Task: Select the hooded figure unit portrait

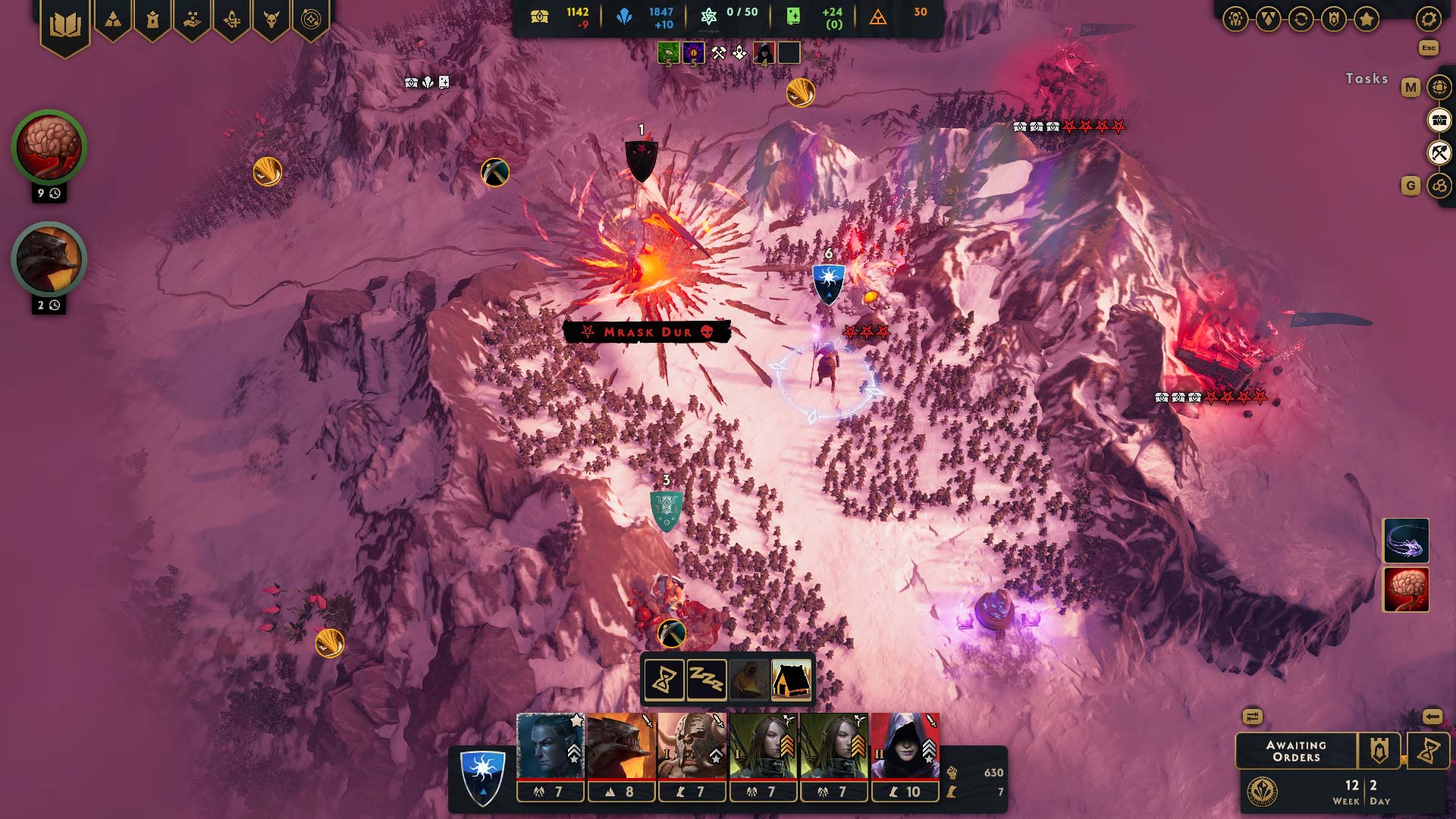Action: pyautogui.click(x=905, y=746)
